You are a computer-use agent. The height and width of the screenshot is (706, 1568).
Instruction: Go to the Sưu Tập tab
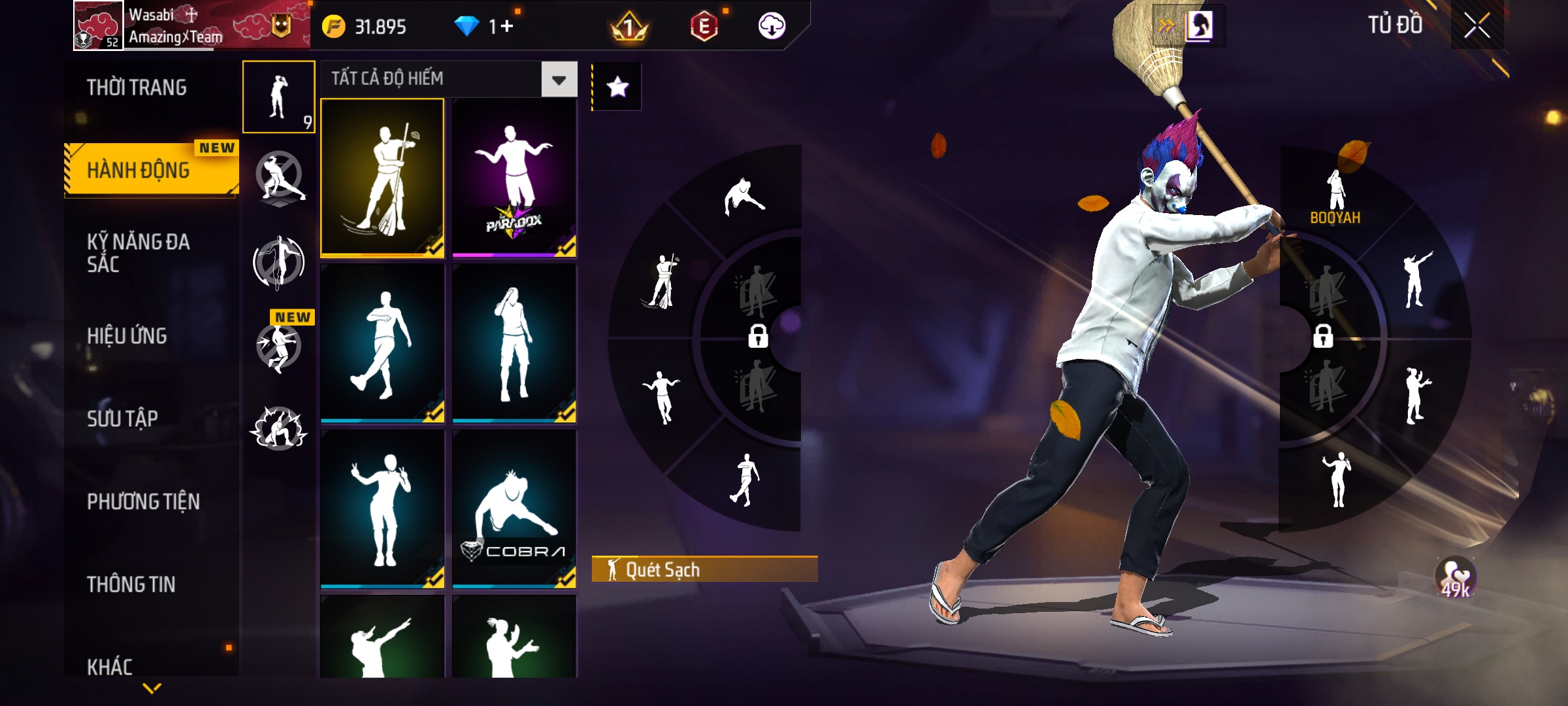tap(123, 418)
